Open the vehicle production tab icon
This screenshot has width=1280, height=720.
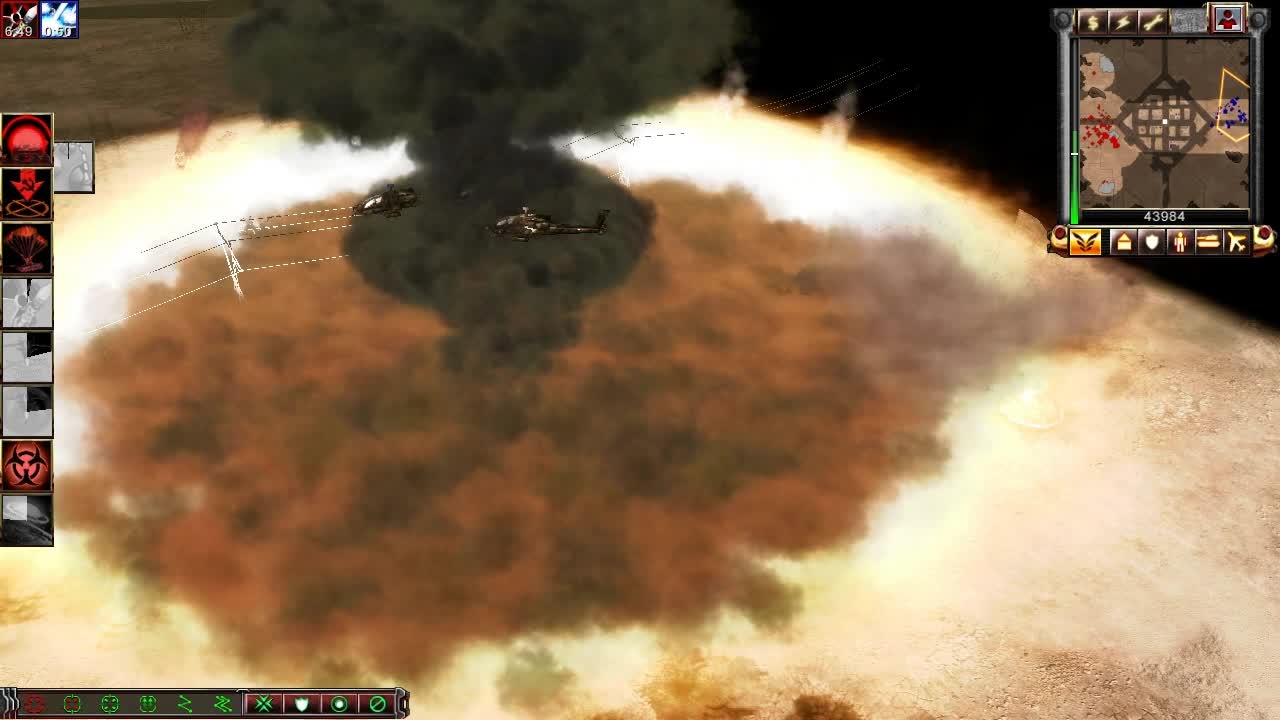click(x=1208, y=241)
